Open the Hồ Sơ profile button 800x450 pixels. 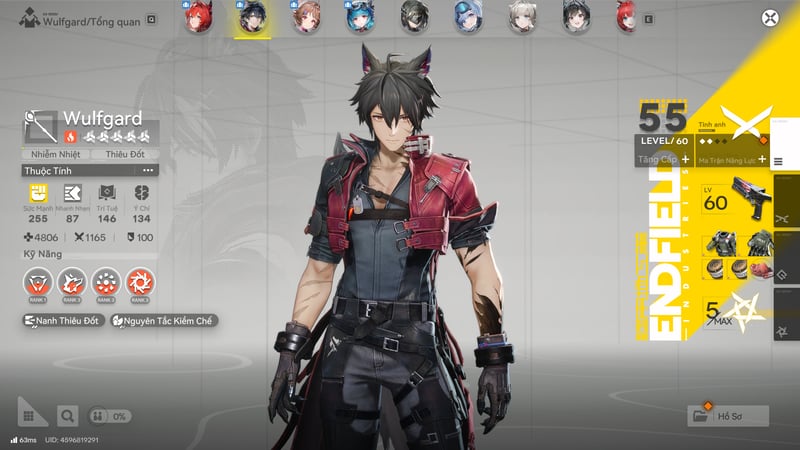tap(729, 415)
